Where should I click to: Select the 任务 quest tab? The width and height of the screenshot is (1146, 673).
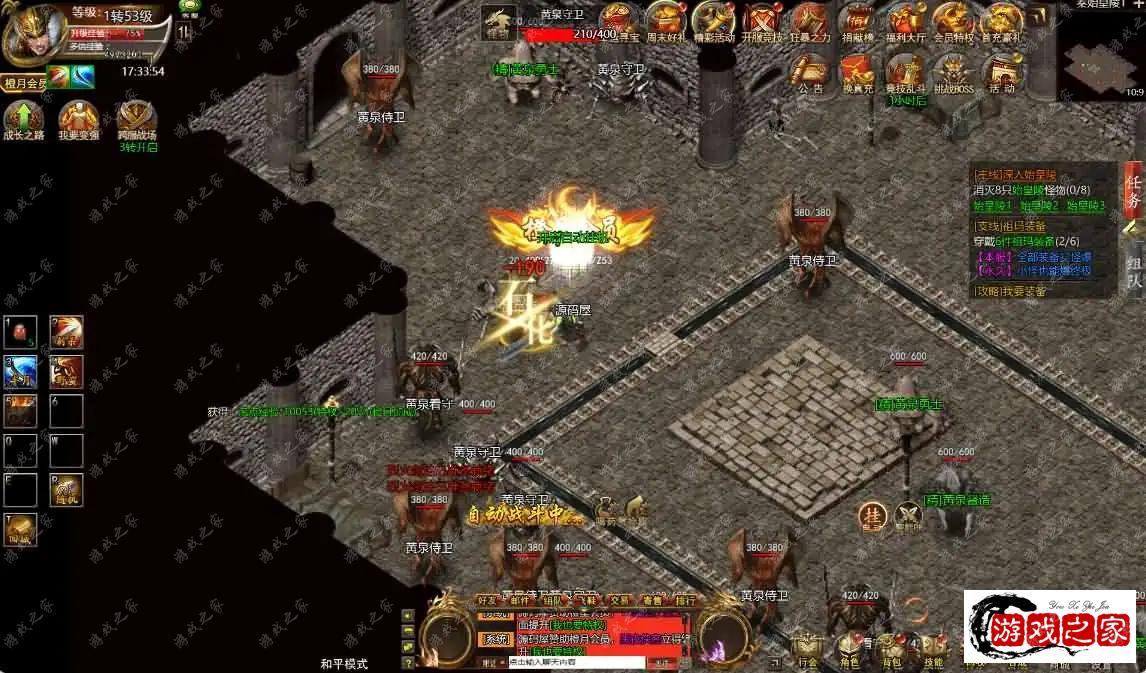pyautogui.click(x=1133, y=189)
